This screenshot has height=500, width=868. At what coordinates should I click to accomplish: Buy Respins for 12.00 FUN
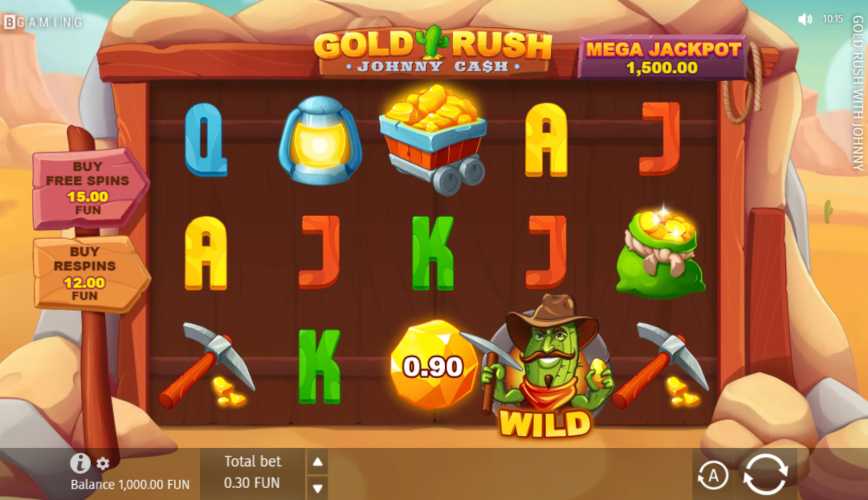pos(88,274)
